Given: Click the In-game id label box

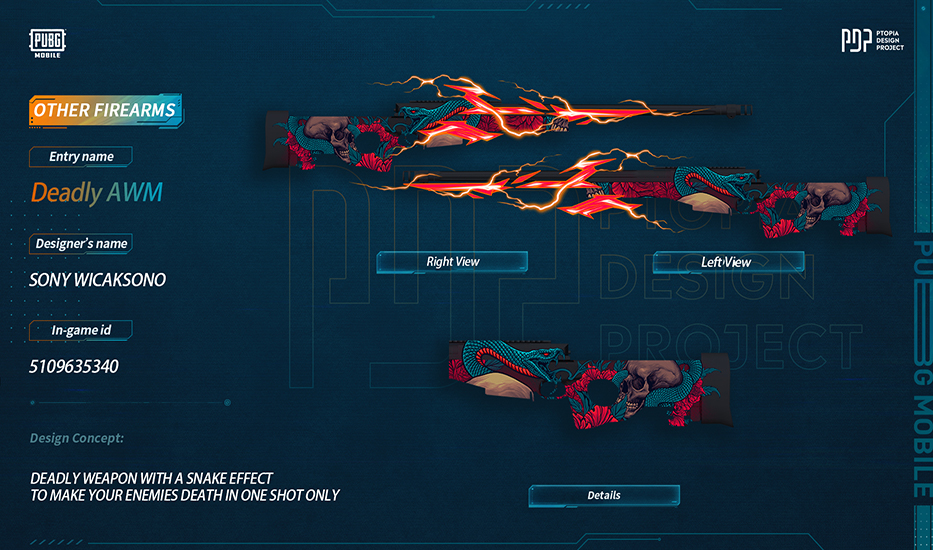Looking at the screenshot, I should (81, 329).
